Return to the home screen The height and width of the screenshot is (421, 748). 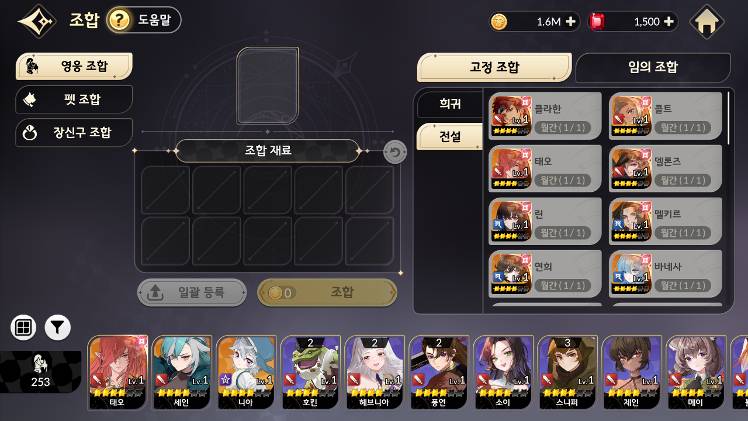(707, 21)
